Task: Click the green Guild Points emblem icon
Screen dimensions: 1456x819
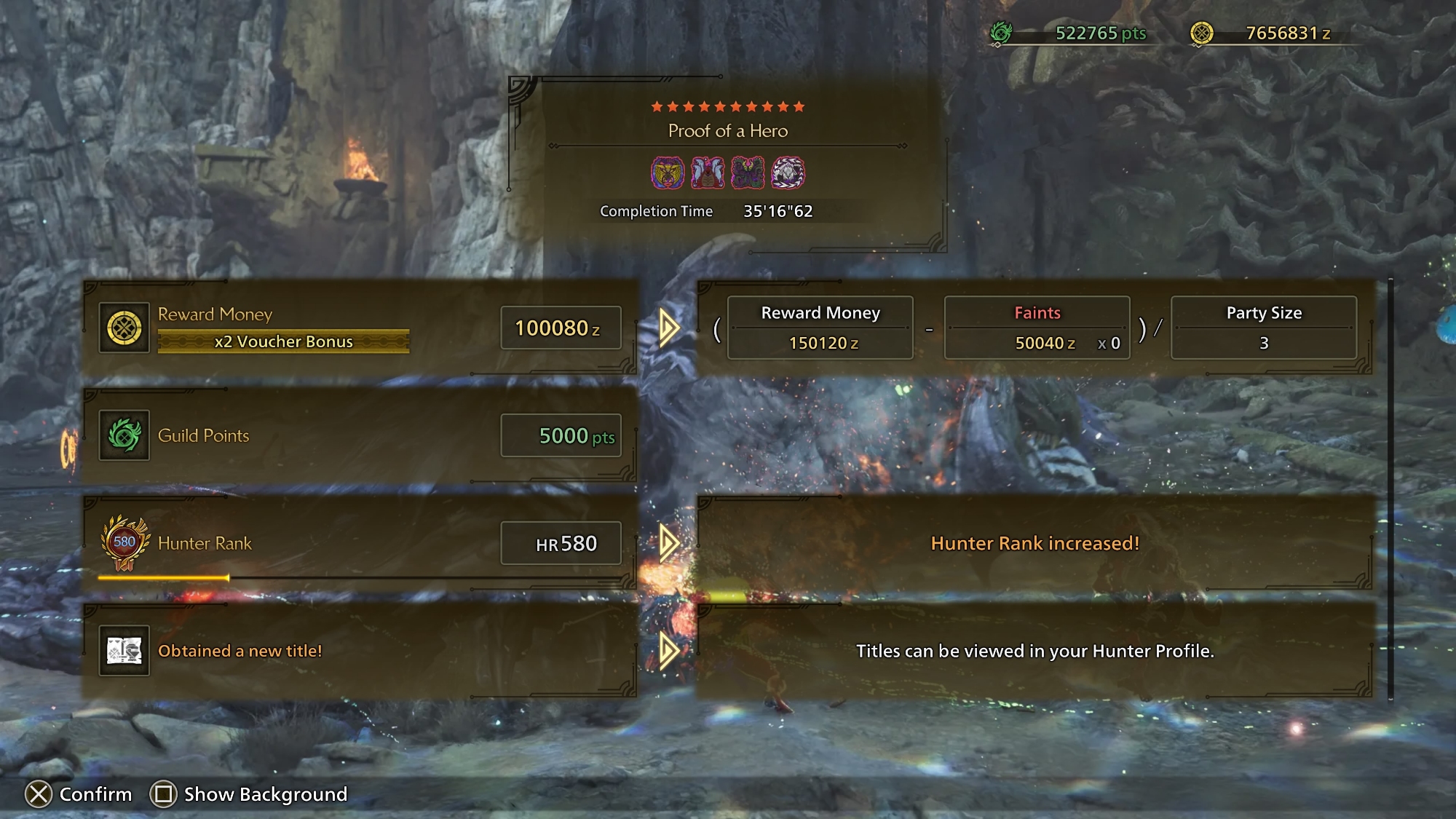Action: click(x=124, y=435)
